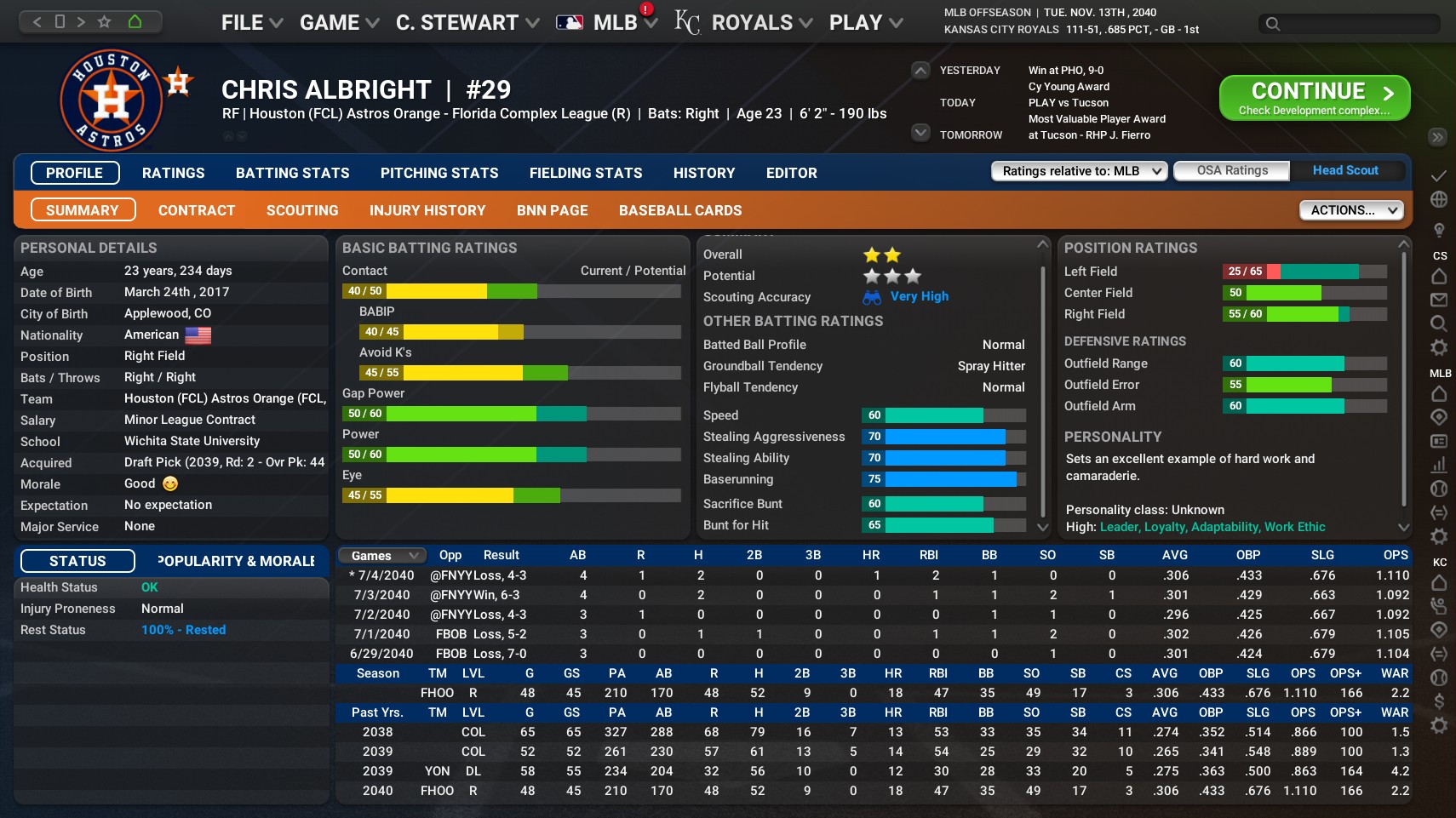Viewport: 1456px width, 818px height.
Task: Open the ACTIONS dropdown menu
Action: tap(1350, 209)
